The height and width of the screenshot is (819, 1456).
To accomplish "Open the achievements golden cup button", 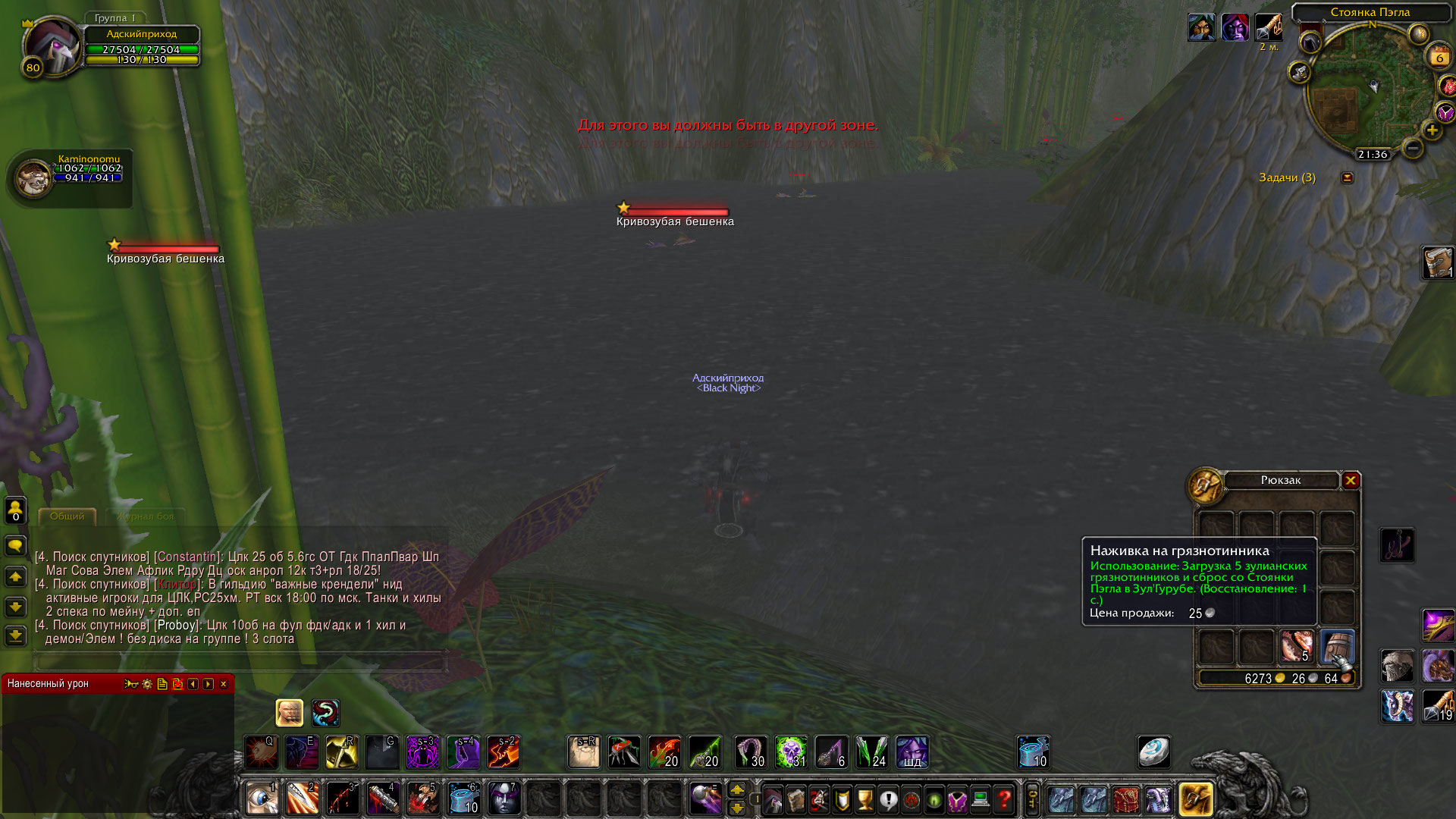I will point(864,799).
